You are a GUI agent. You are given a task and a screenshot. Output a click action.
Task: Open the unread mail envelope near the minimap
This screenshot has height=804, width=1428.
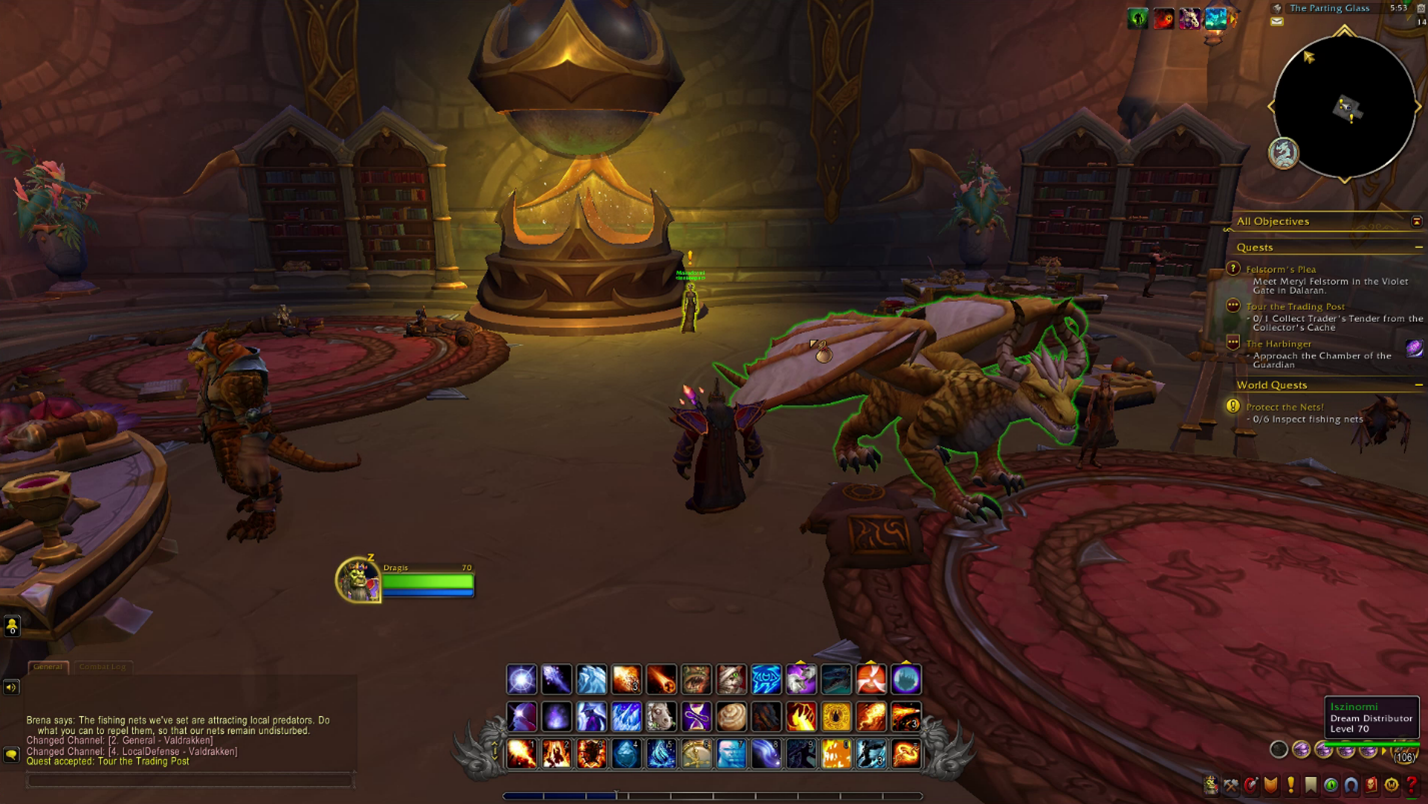pyautogui.click(x=1276, y=21)
